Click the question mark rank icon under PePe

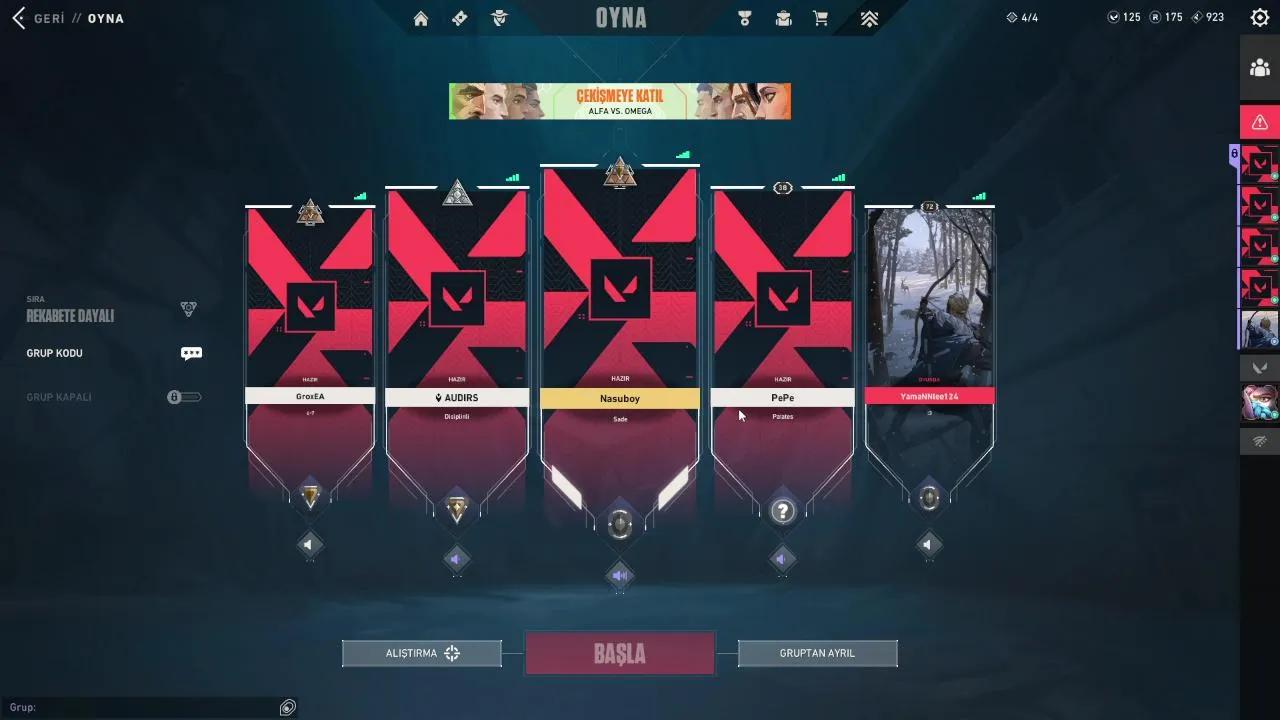click(x=783, y=511)
